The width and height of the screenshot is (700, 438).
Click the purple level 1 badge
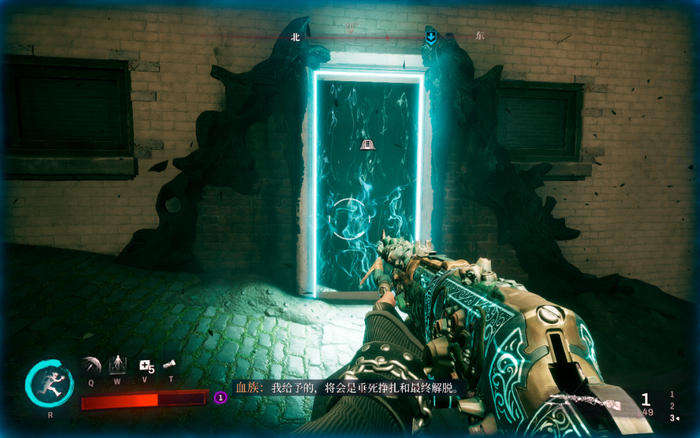pos(221,397)
